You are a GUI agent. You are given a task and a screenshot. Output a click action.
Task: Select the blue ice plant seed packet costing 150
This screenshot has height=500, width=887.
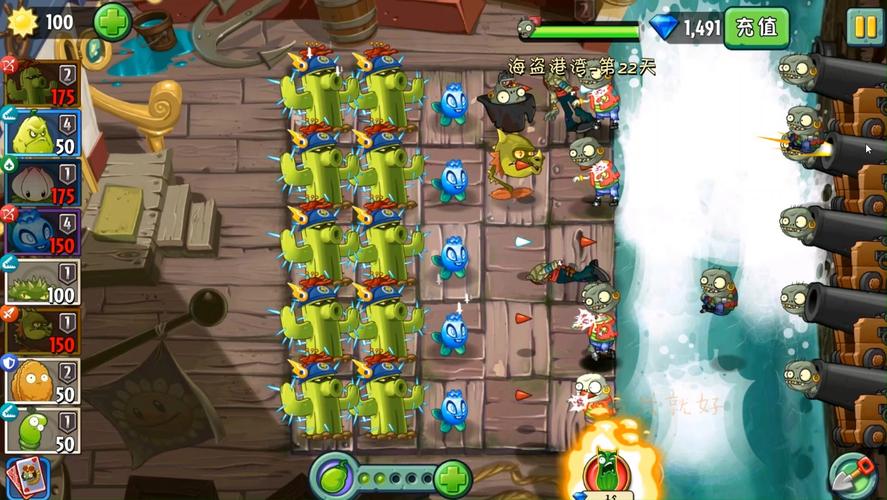pos(42,231)
